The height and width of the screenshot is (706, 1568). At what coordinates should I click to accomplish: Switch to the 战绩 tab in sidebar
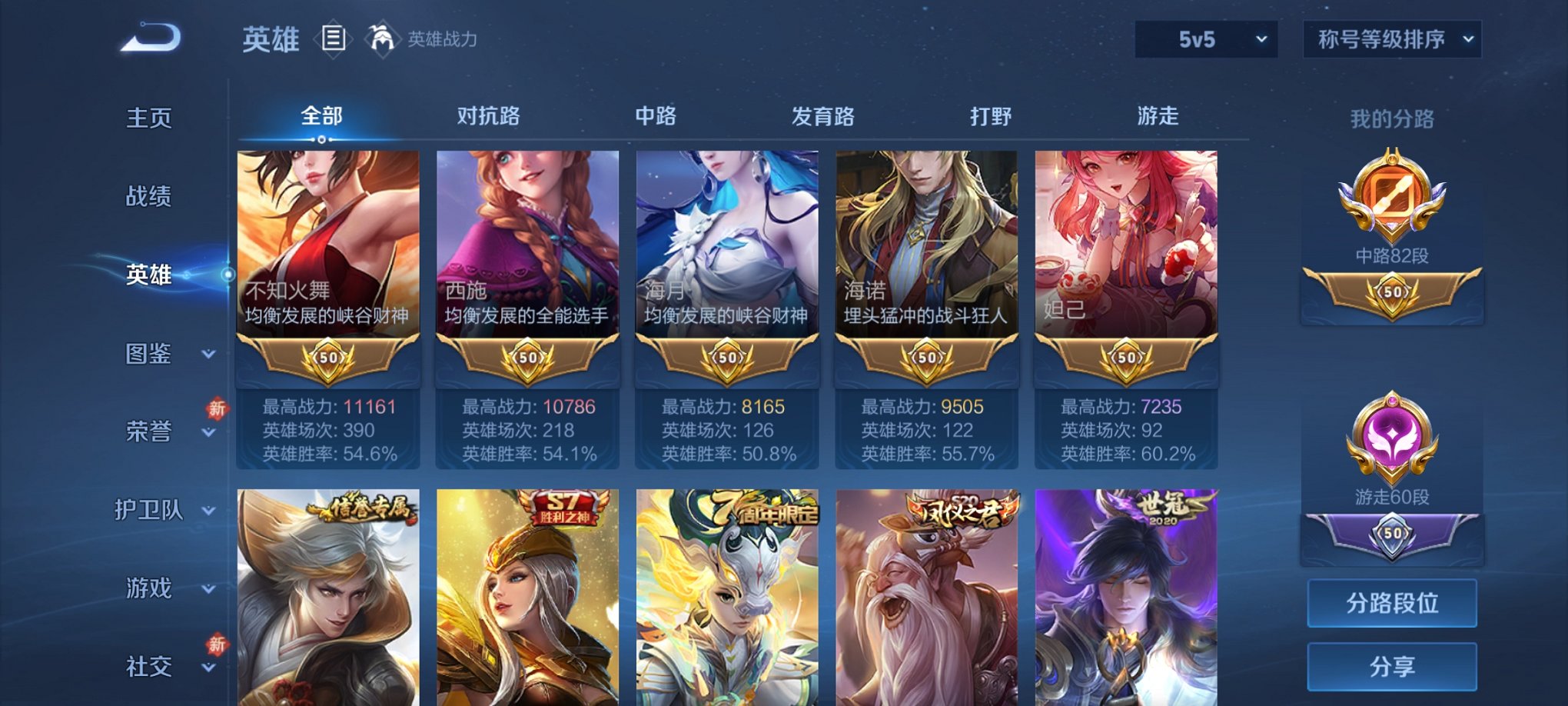[x=151, y=197]
